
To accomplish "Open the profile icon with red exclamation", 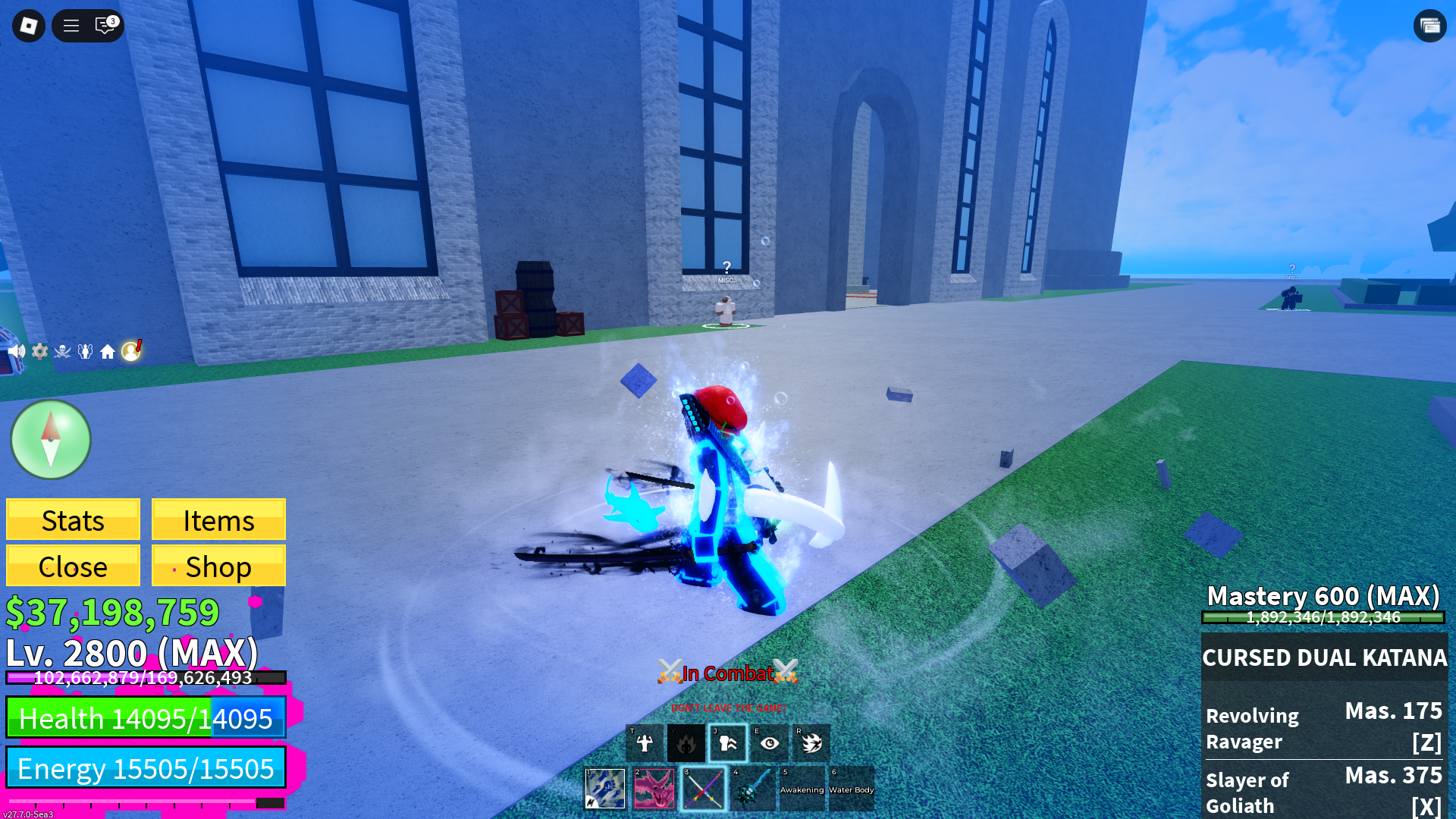I will [x=131, y=350].
